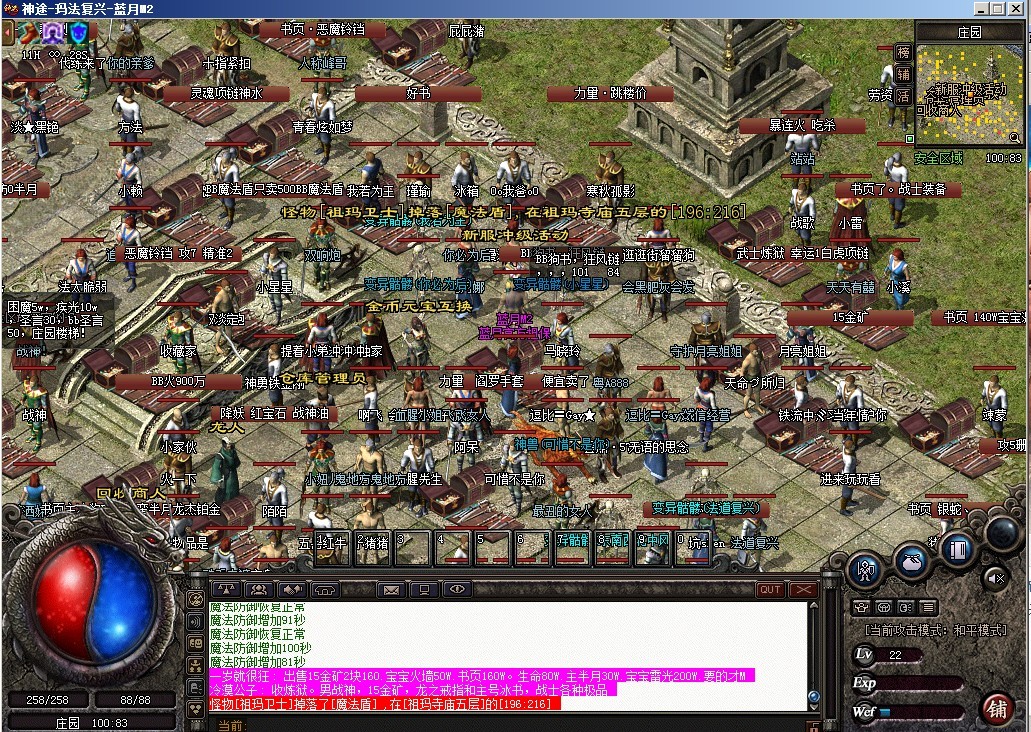The image size is (1031, 732).
Task: Open the 榜 ranking button
Action: (903, 53)
